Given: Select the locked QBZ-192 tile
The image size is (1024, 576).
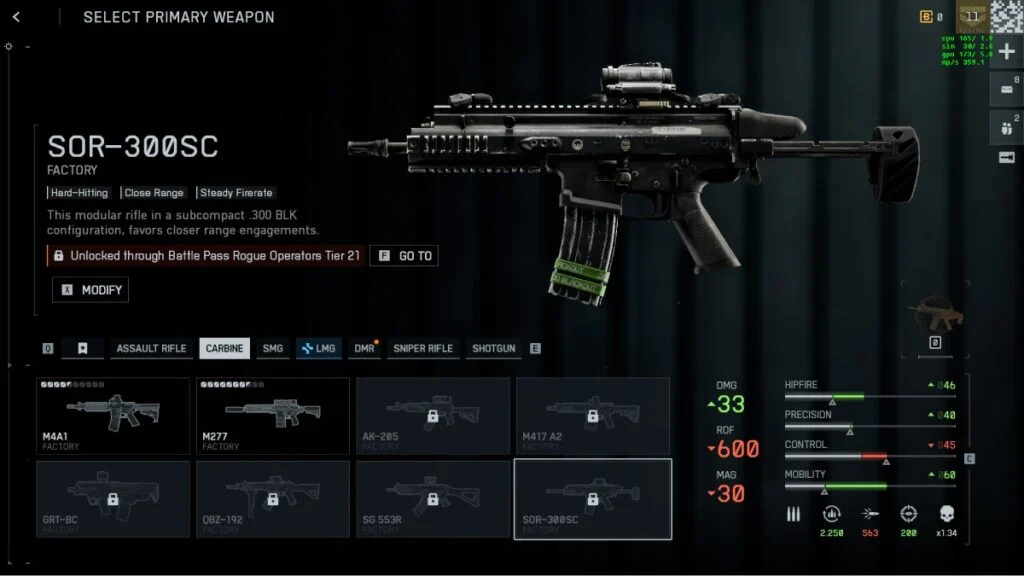Looking at the screenshot, I should click(273, 498).
